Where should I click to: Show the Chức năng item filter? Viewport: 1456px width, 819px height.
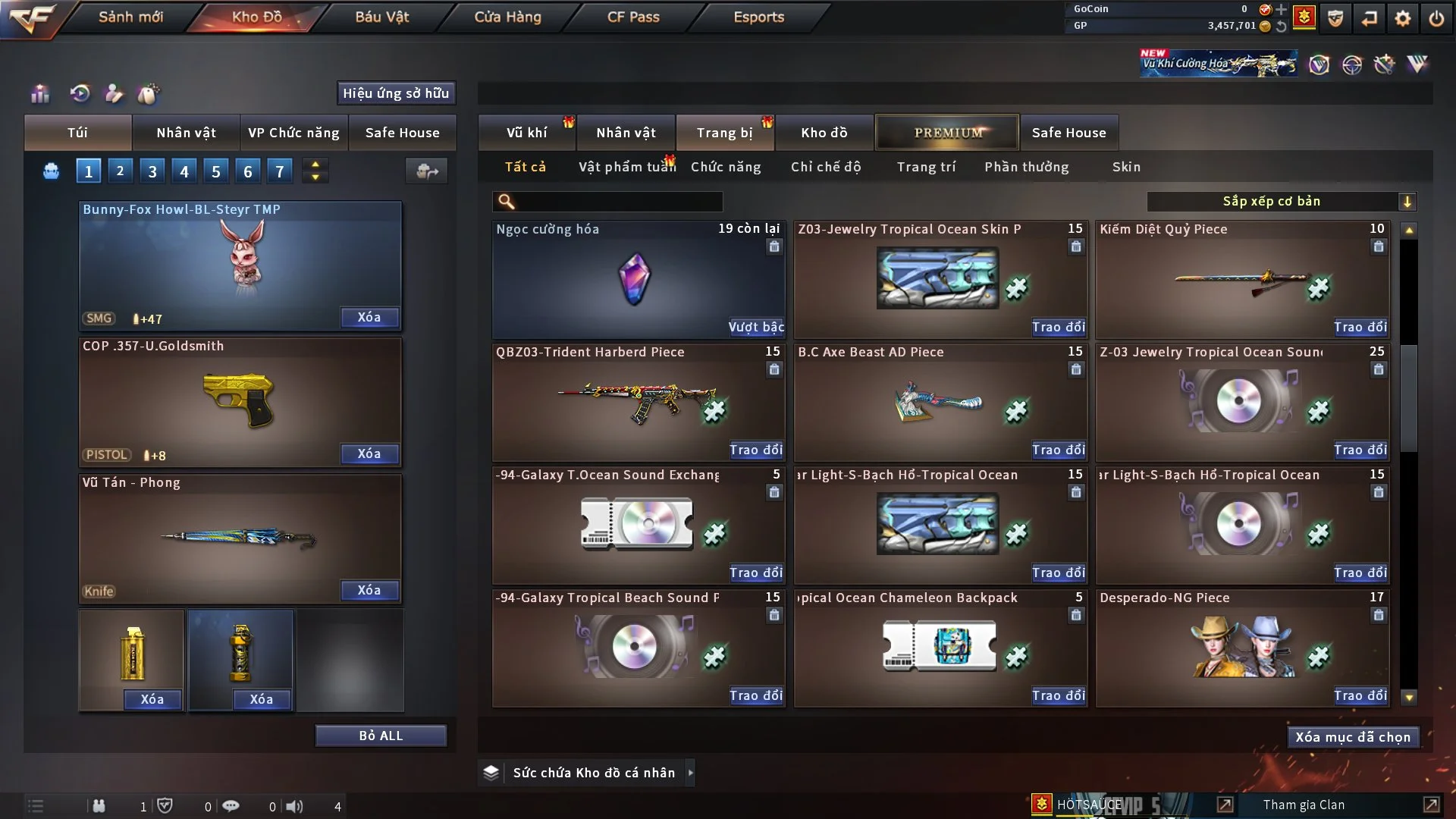coord(725,167)
